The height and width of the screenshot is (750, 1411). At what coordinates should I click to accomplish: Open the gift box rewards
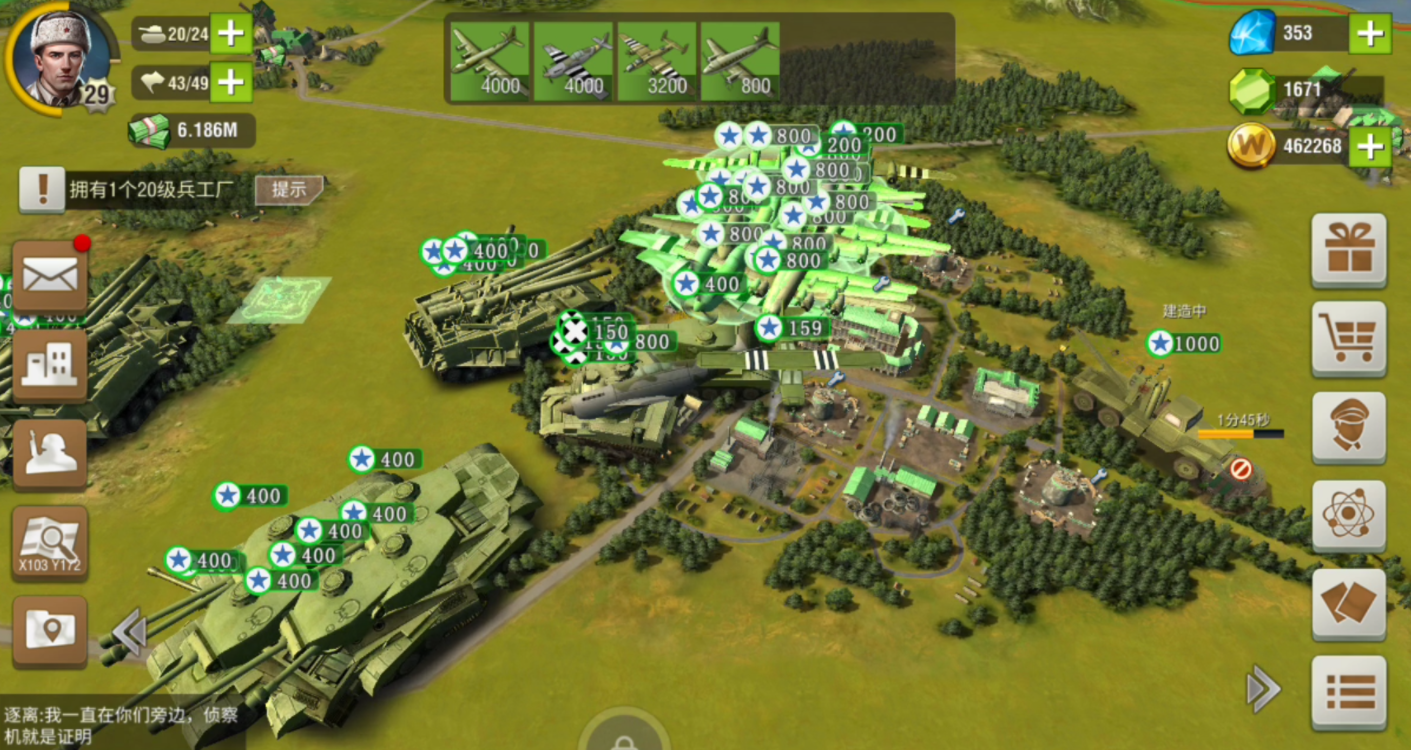(1349, 250)
